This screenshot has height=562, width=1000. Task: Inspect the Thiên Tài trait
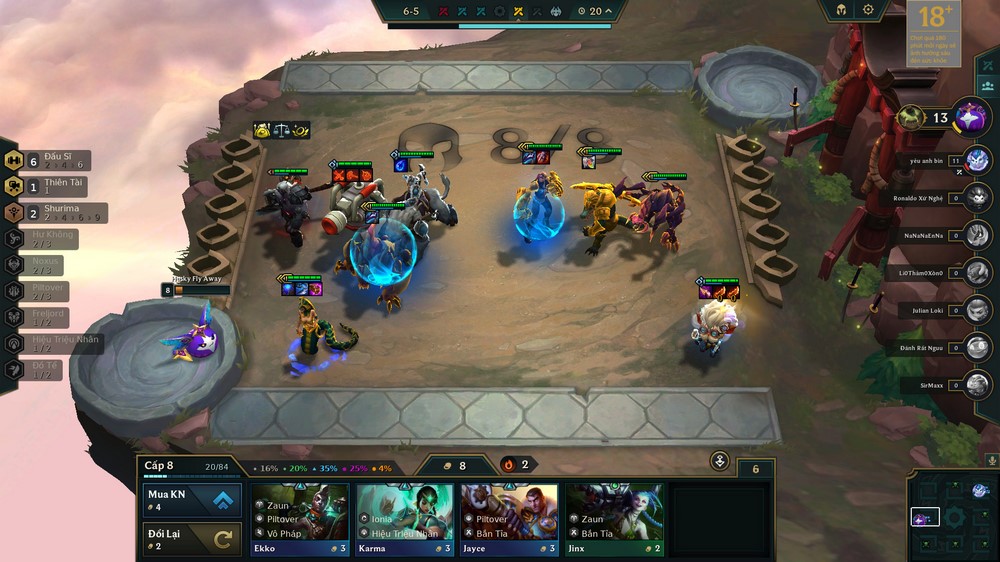pyautogui.click(x=48, y=187)
